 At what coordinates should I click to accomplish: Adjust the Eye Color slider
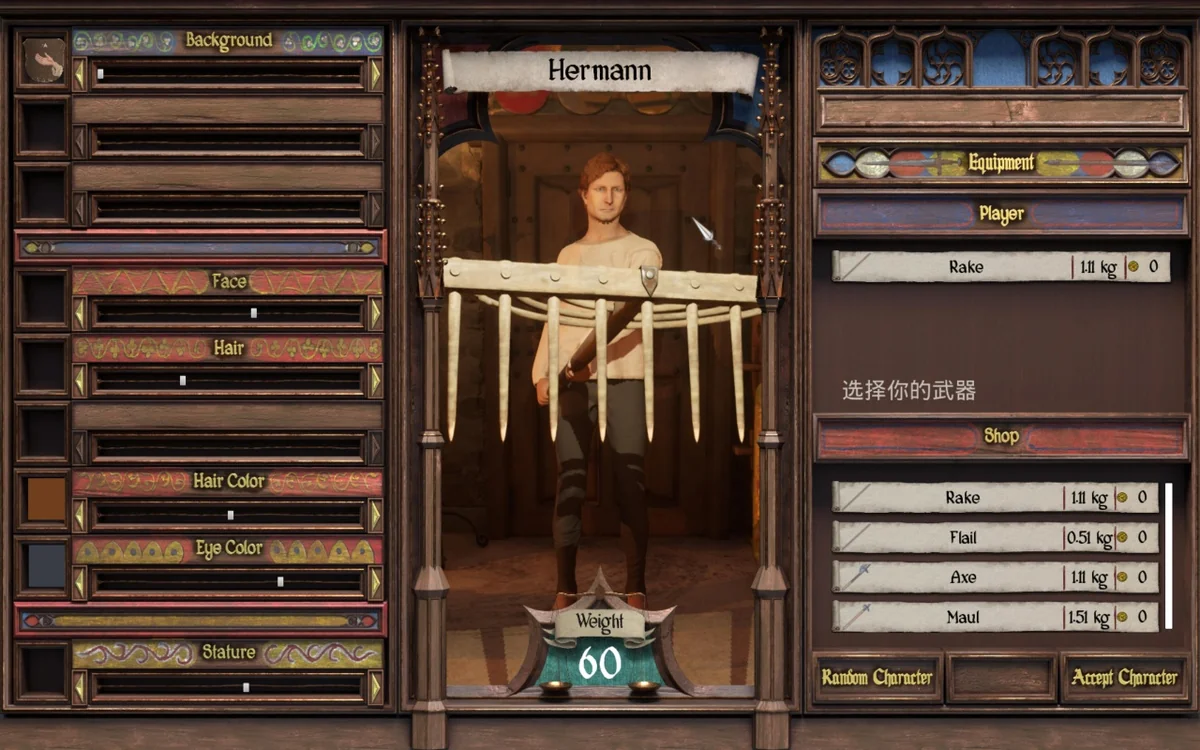(280, 581)
